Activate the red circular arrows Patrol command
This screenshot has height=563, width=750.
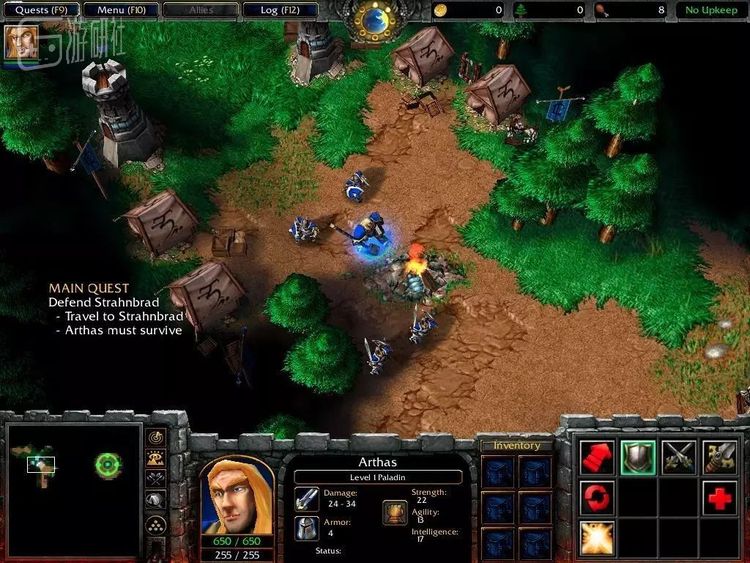(597, 497)
